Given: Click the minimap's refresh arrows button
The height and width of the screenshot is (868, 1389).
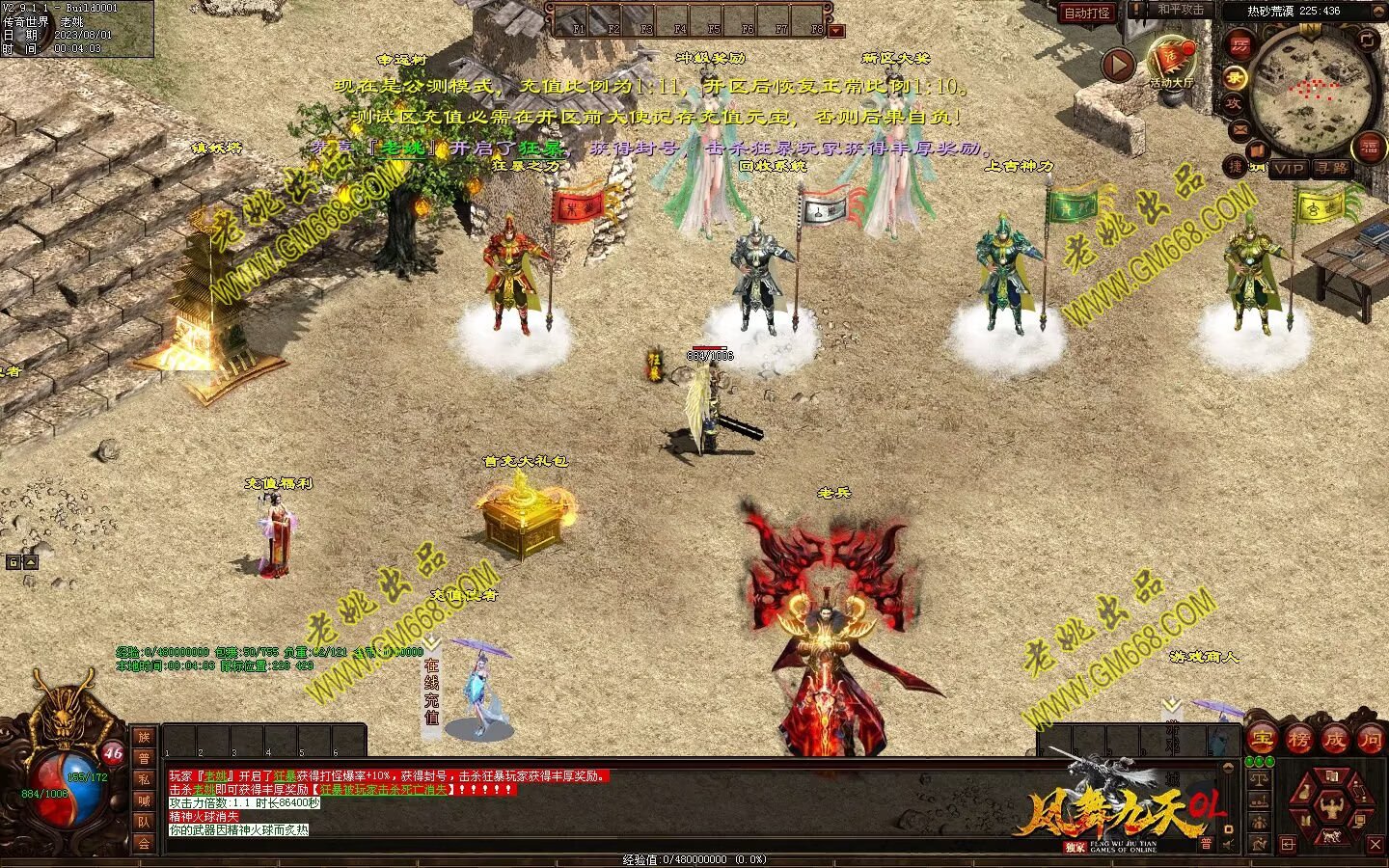Looking at the screenshot, I should point(1368,39).
